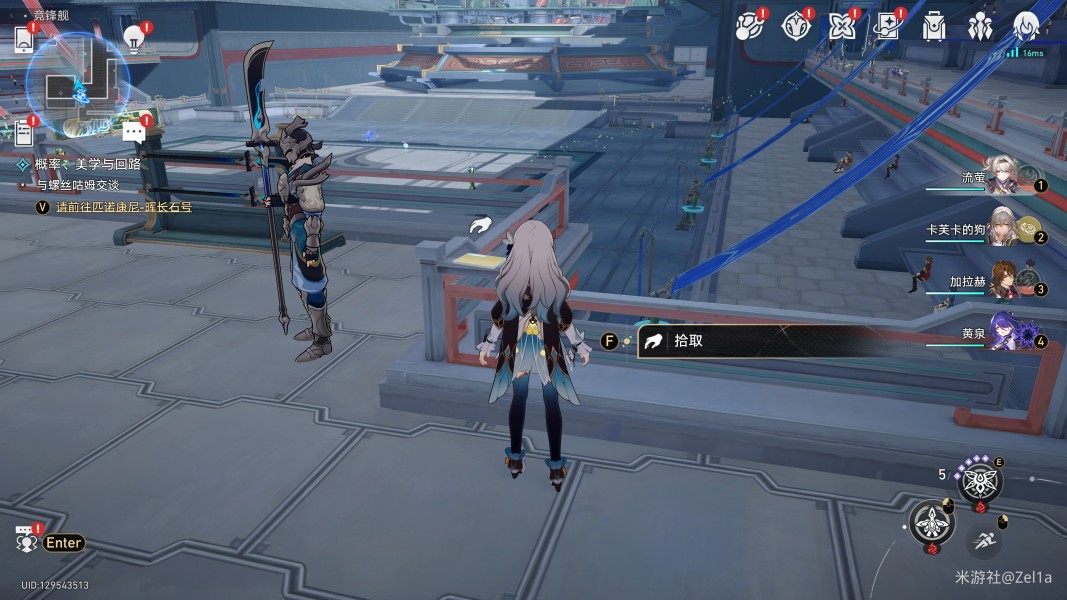Select the 概率、美学与回路 quest tracker
This screenshot has width=1067, height=600.
(88, 164)
